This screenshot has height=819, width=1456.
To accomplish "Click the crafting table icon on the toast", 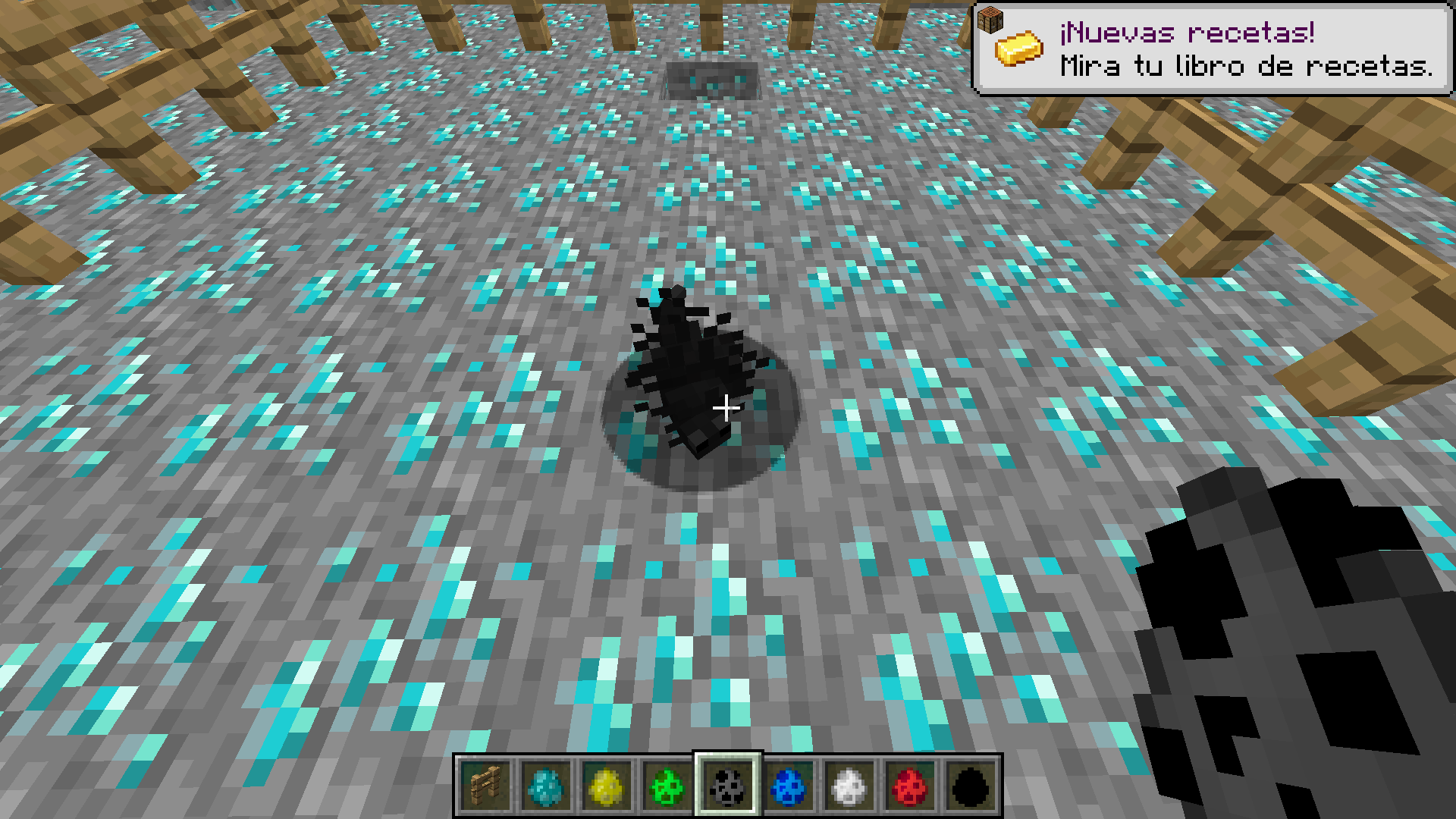I will pos(992,19).
